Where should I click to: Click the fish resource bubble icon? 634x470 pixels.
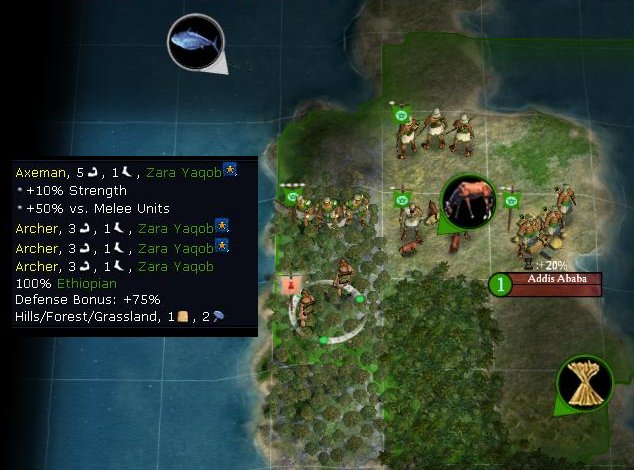click(x=195, y=42)
